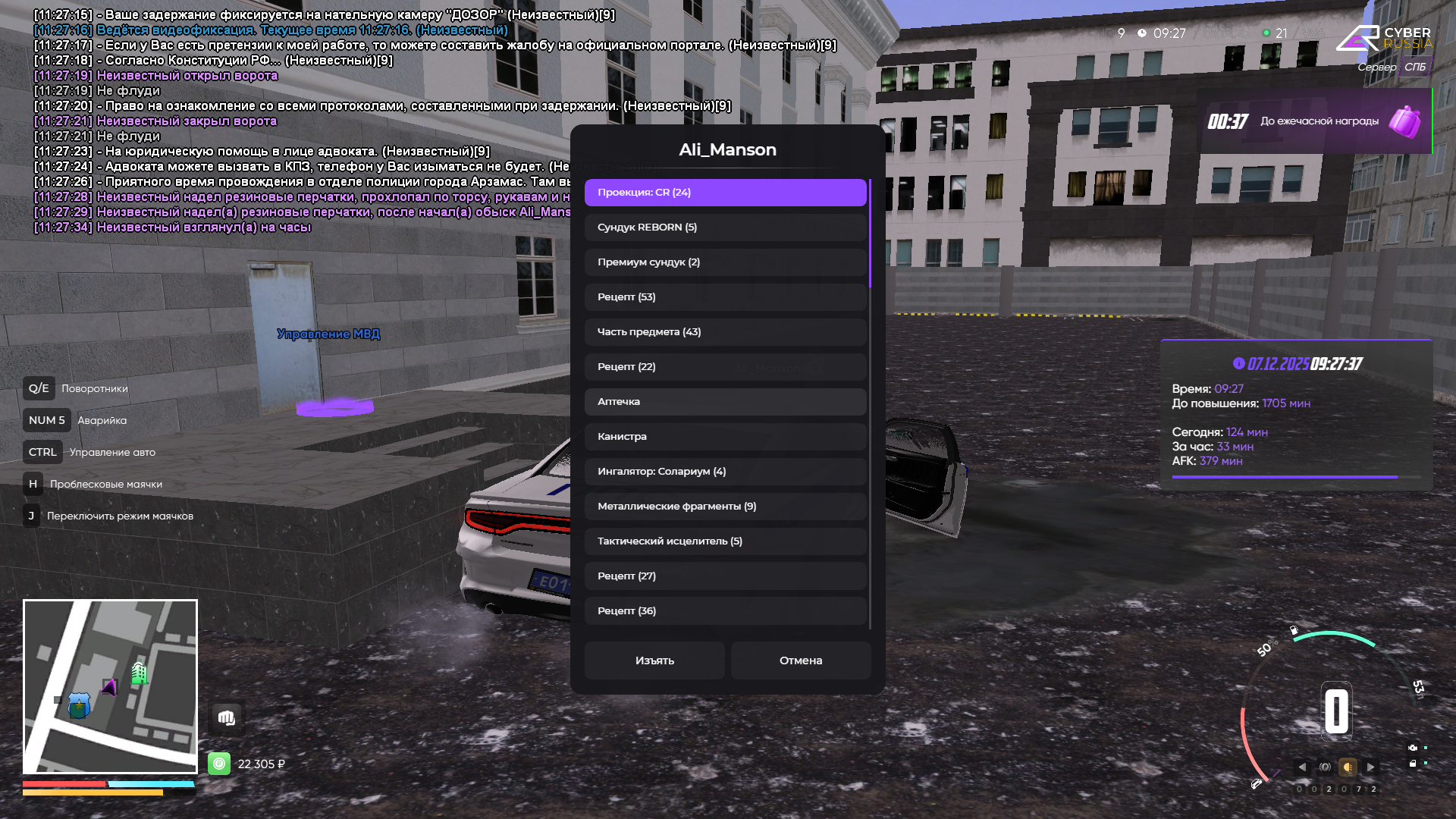Open the minimap
This screenshot has height=819, width=1456.
click(110, 686)
